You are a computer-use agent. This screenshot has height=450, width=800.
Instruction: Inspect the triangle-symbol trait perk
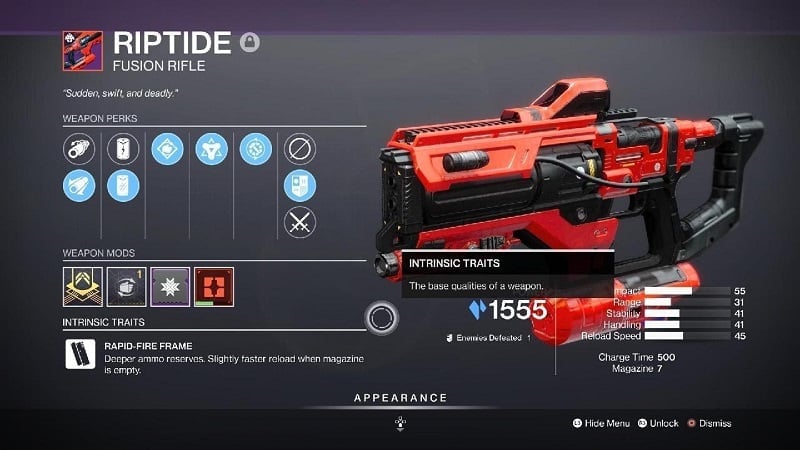pos(212,150)
